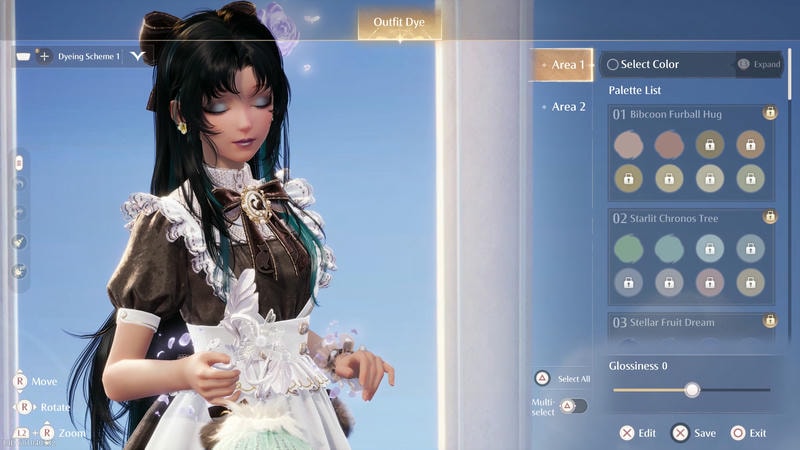This screenshot has width=800, height=450.
Task: Click the lock icon on Bibcoon Furball Hug palette
Action: pos(770,113)
